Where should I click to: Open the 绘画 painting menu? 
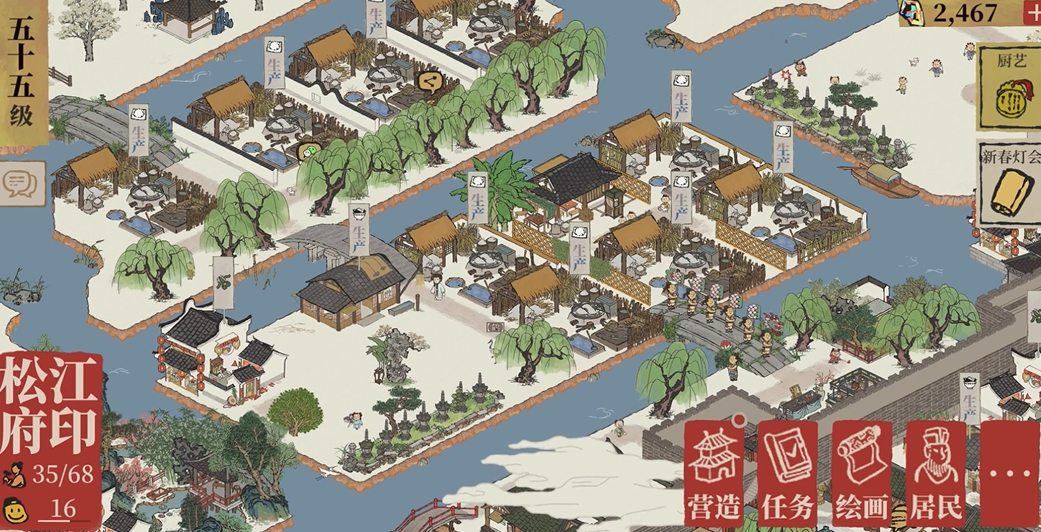pos(862,472)
